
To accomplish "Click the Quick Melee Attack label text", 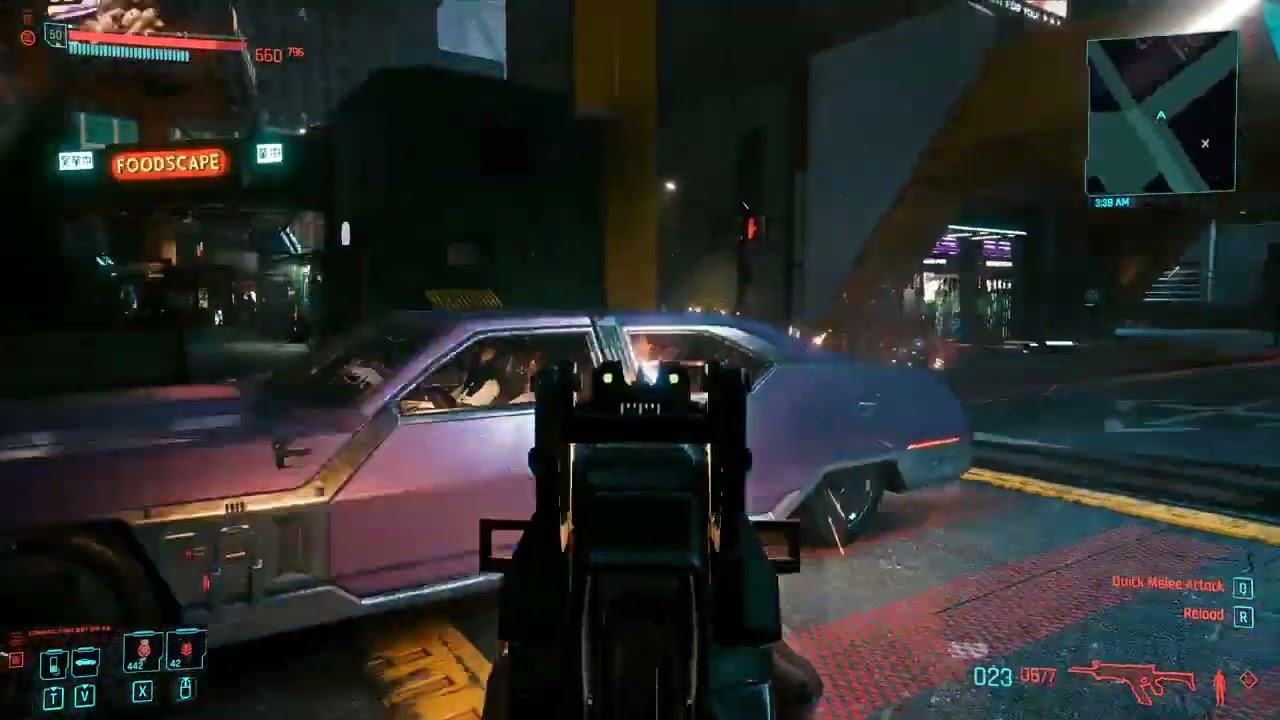I will pyautogui.click(x=1167, y=585).
